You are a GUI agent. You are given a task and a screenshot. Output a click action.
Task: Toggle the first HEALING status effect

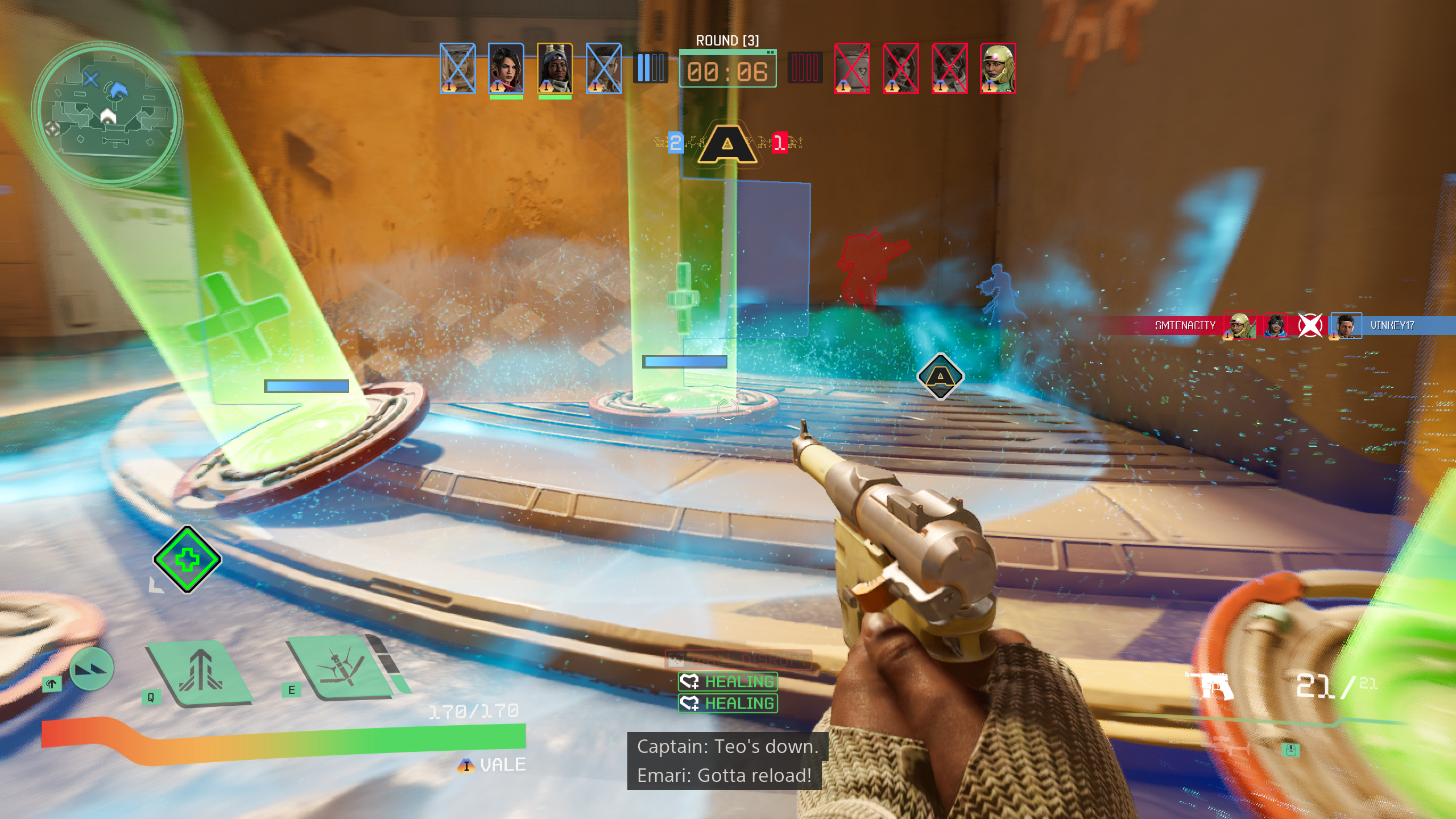(728, 681)
